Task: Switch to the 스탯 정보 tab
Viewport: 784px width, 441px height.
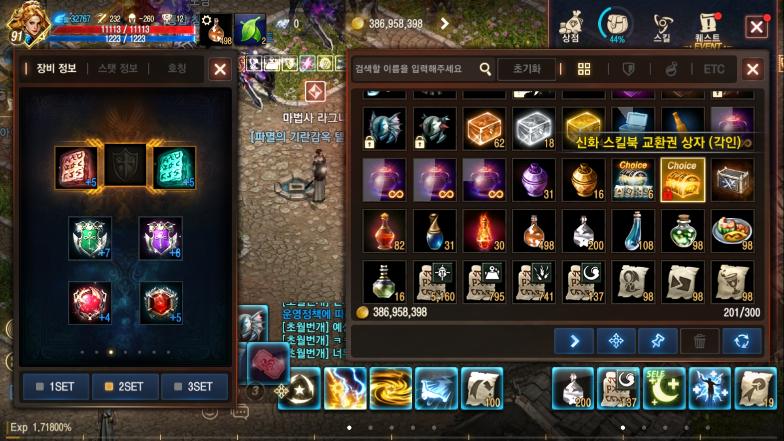Action: [118, 69]
